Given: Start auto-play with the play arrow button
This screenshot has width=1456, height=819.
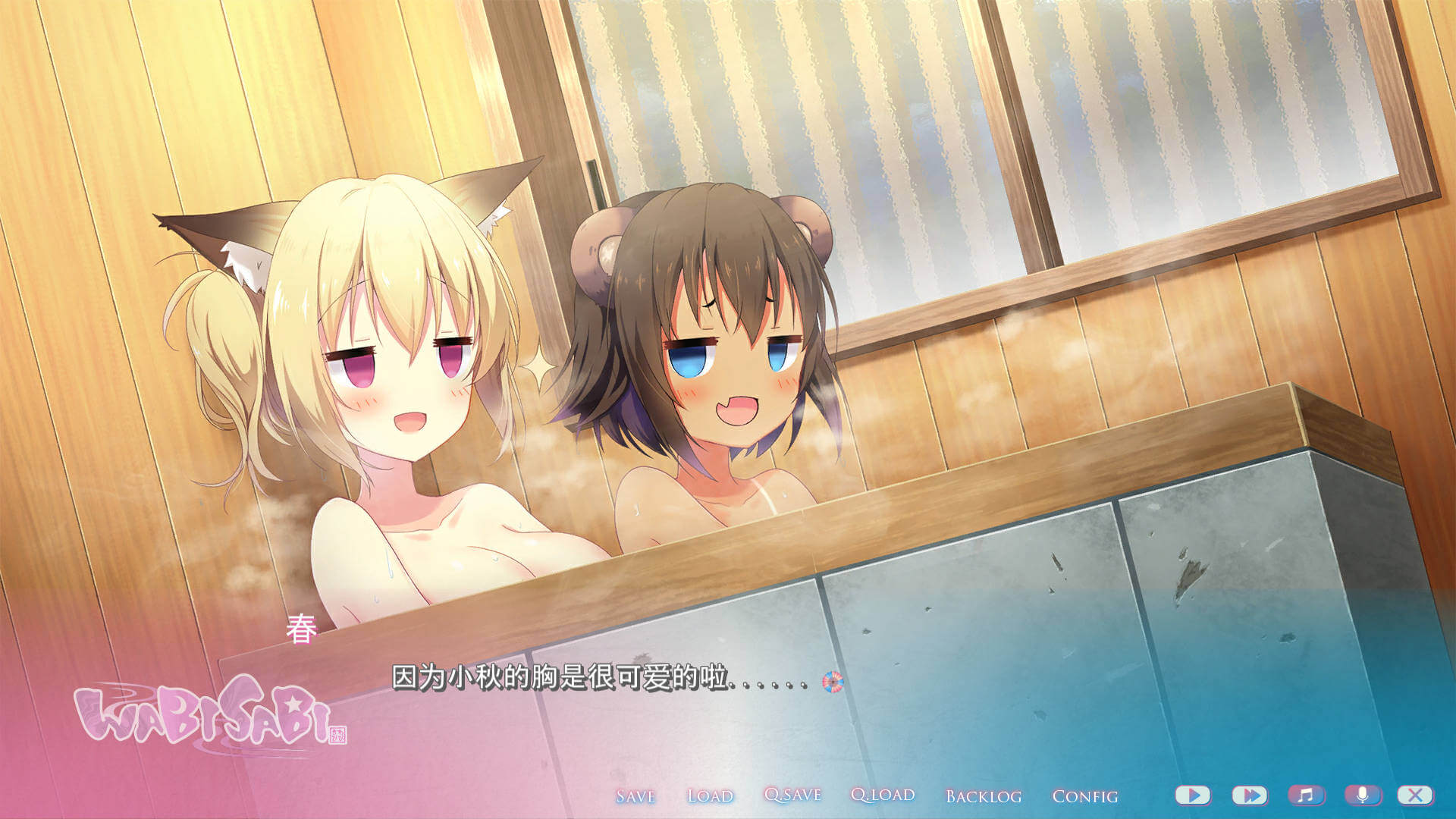Looking at the screenshot, I should coord(1193,795).
